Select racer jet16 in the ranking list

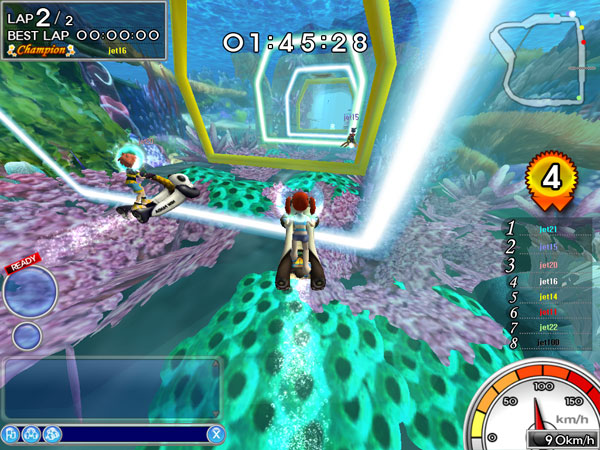[x=548, y=281]
